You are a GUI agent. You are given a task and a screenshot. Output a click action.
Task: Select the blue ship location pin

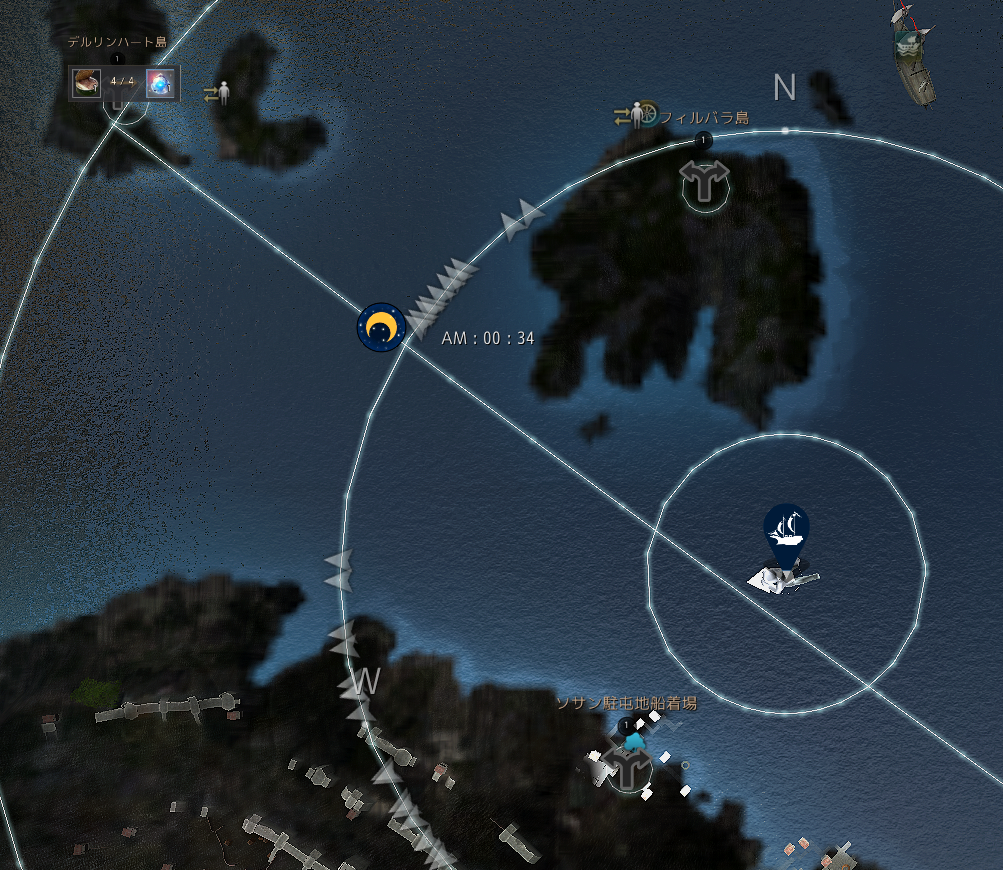point(786,530)
